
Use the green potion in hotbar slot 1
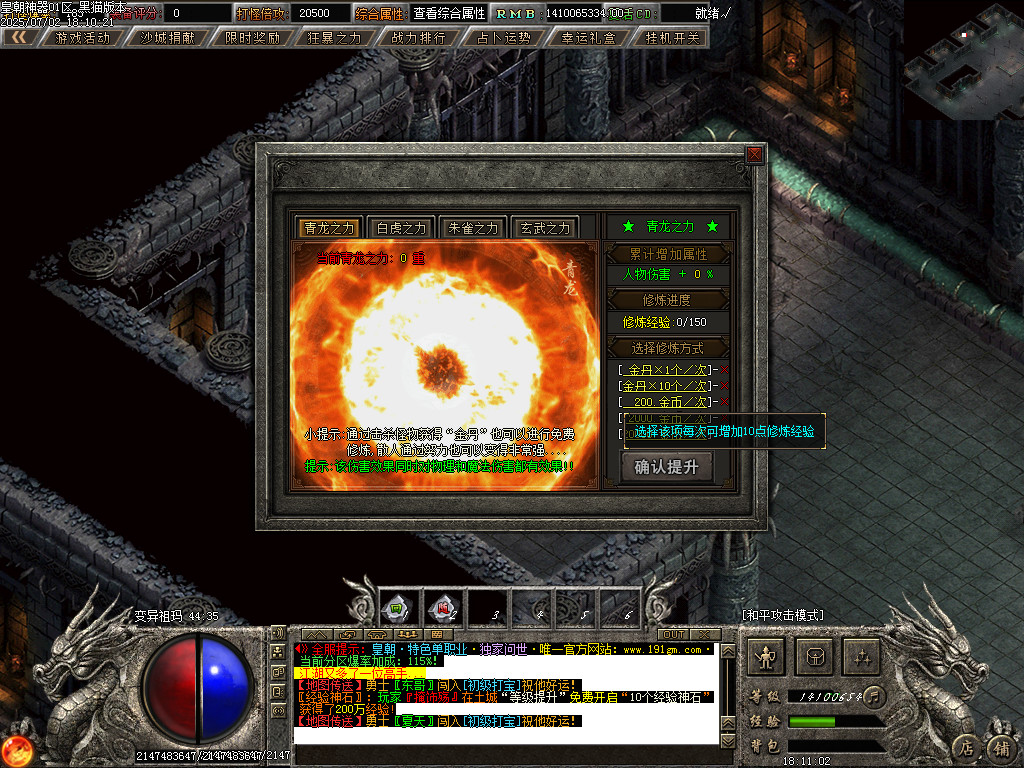point(395,606)
